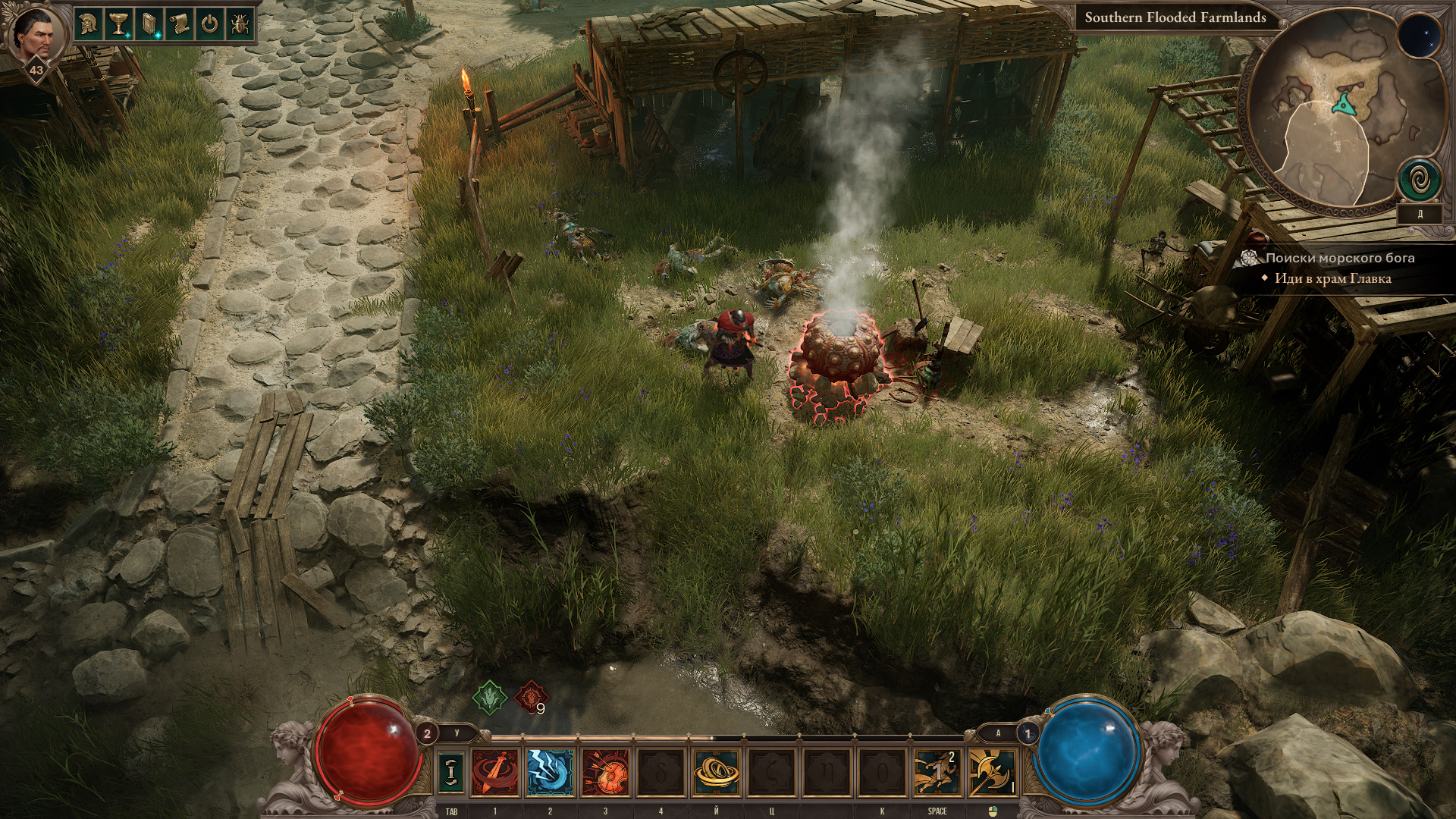Activate the blue lightning skill
Screen dimensions: 1456x819
coord(550,772)
